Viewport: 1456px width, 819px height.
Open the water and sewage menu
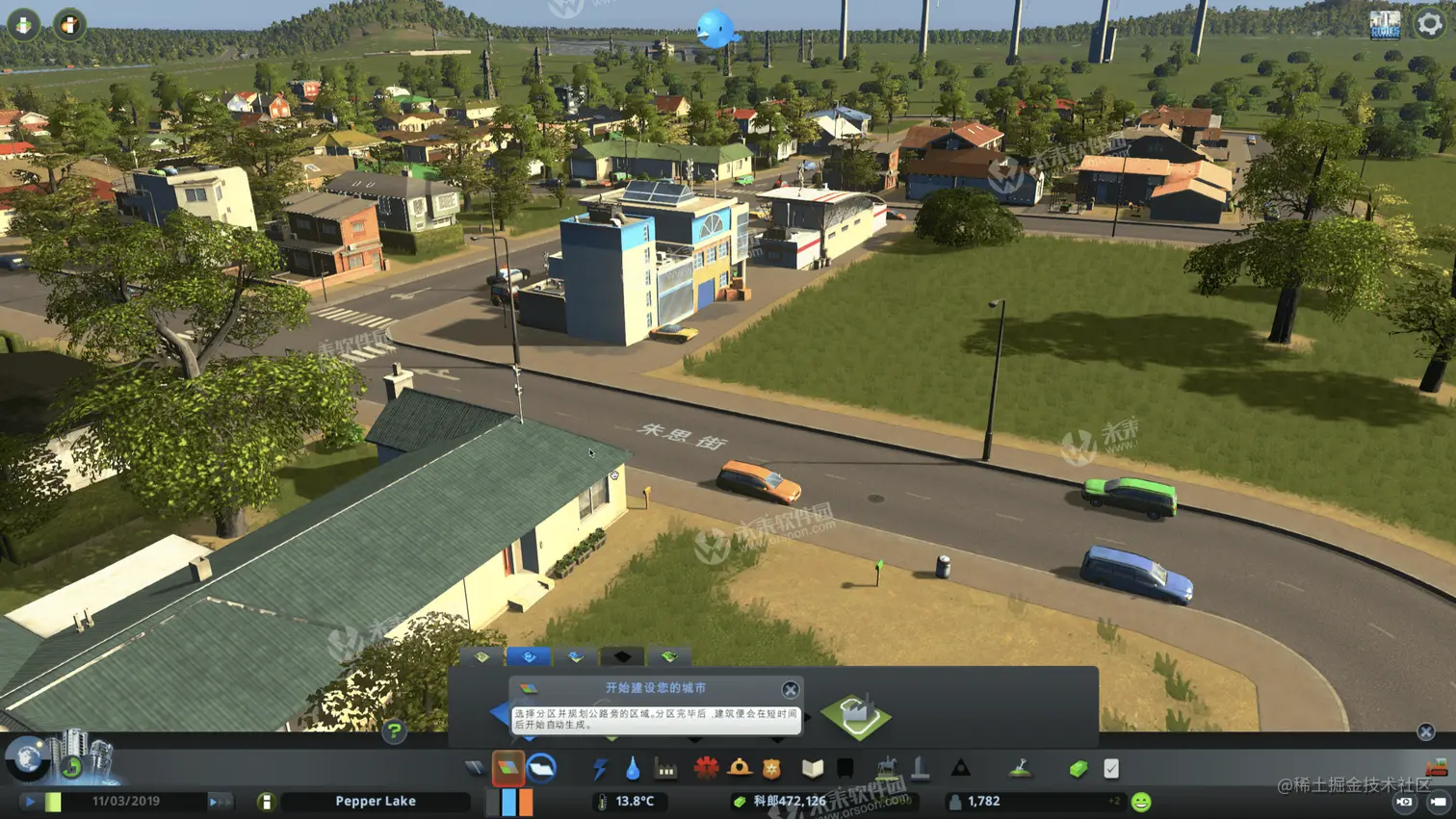633,768
